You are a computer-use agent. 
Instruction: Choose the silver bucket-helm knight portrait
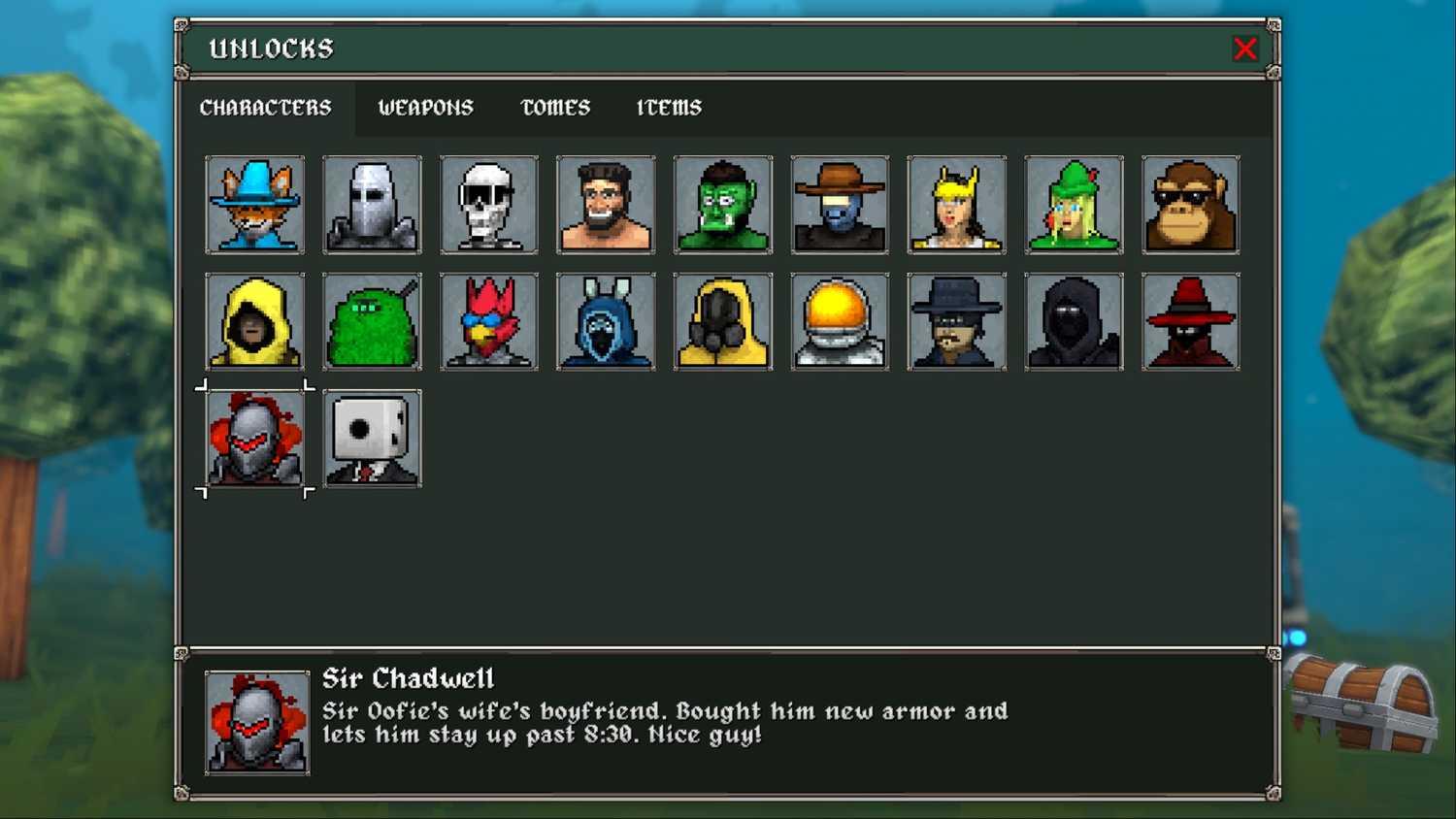tap(372, 205)
